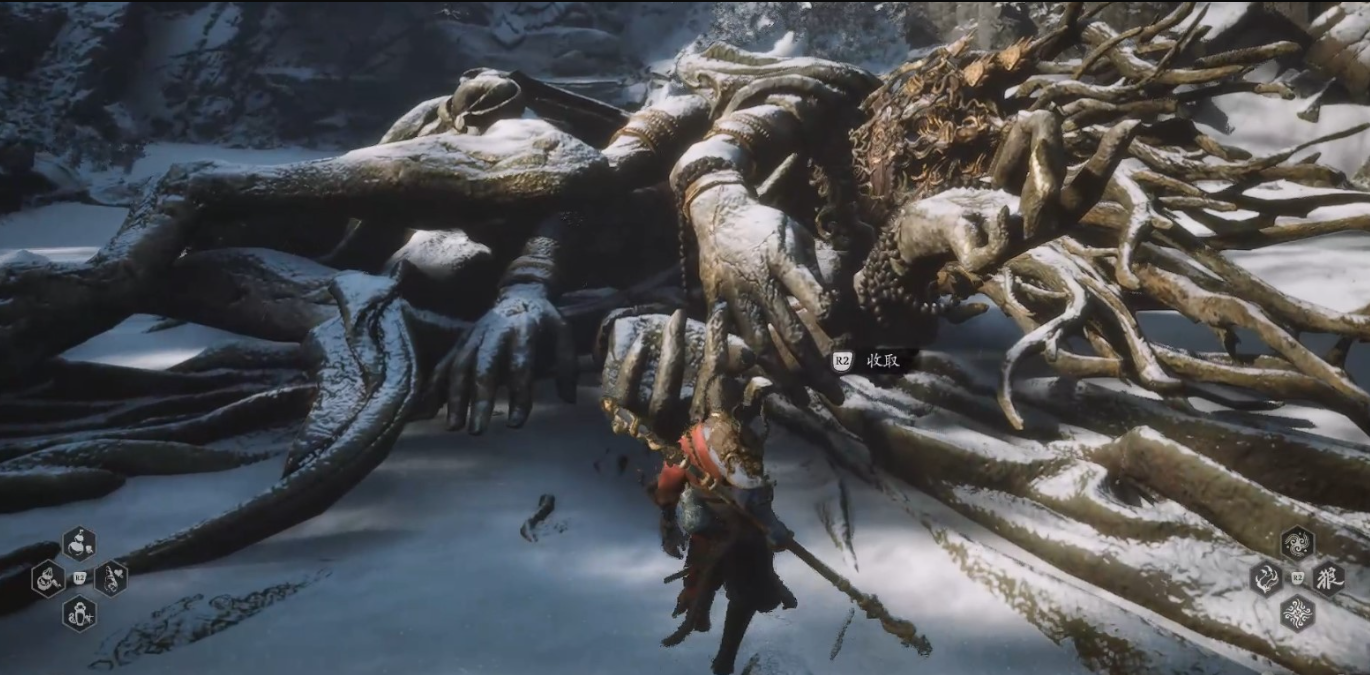Choose the item with the heart symbol
The width and height of the screenshot is (1370, 675).
(111, 578)
